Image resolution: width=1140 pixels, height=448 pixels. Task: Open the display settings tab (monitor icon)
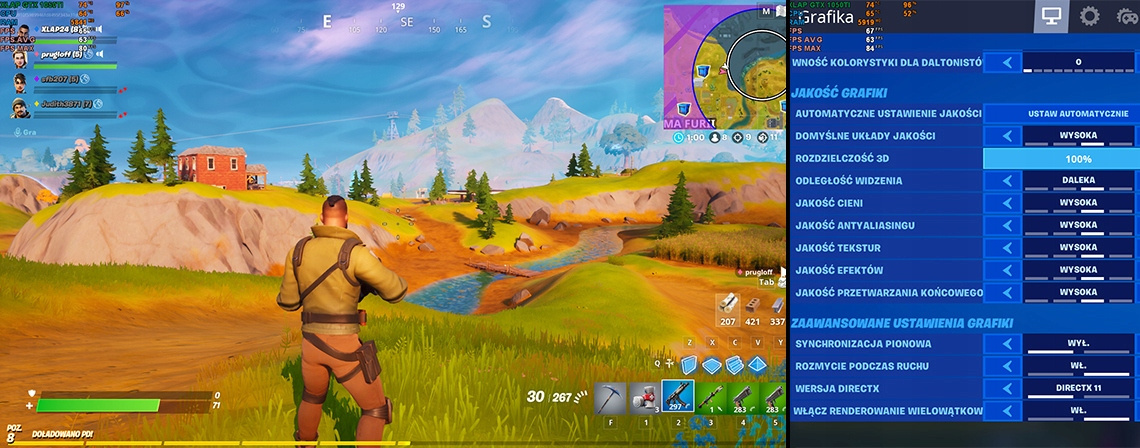[x=1051, y=16]
